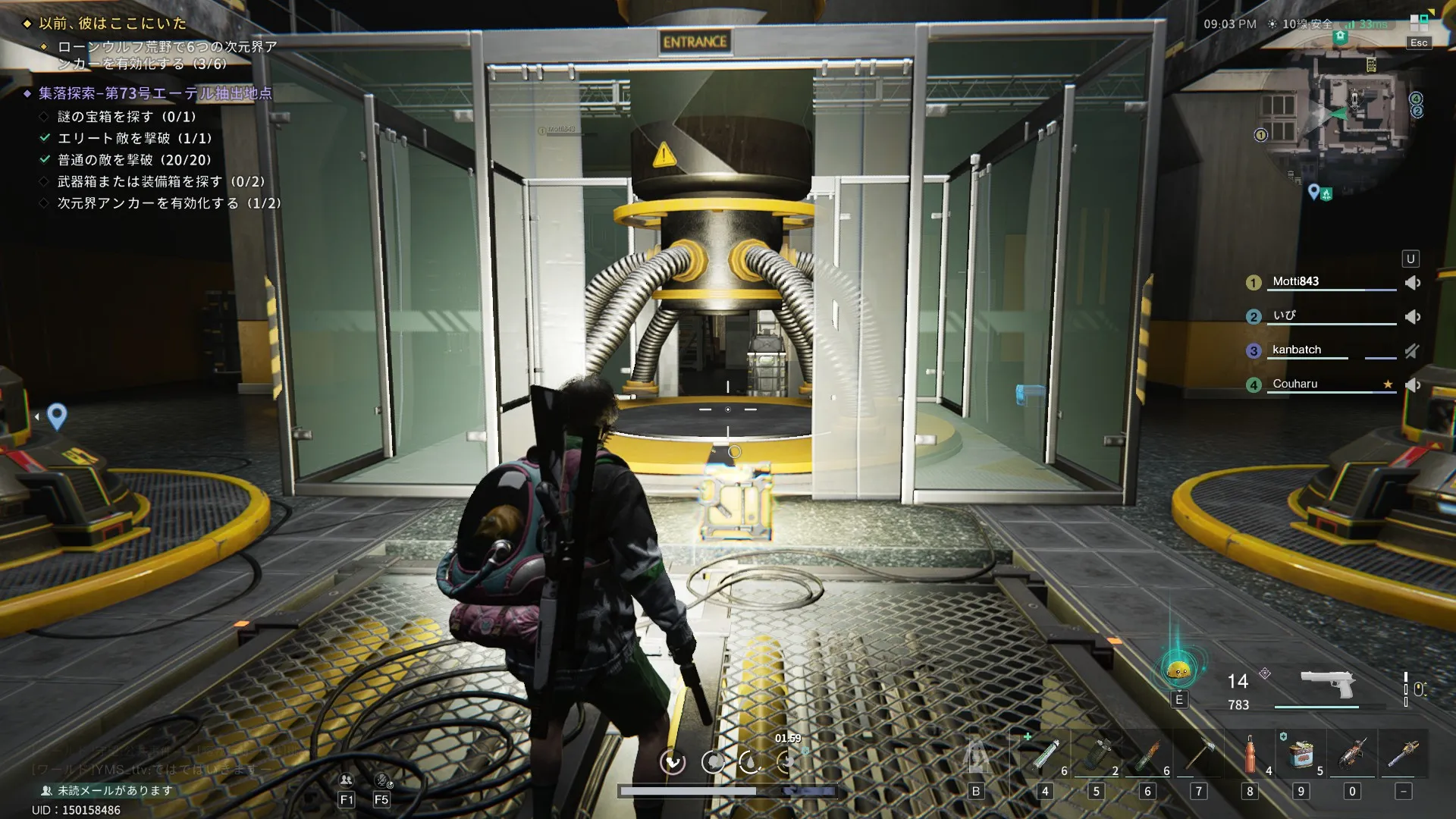Open the main menu grid icon
This screenshot has width=1456, height=819.
coord(1418,22)
